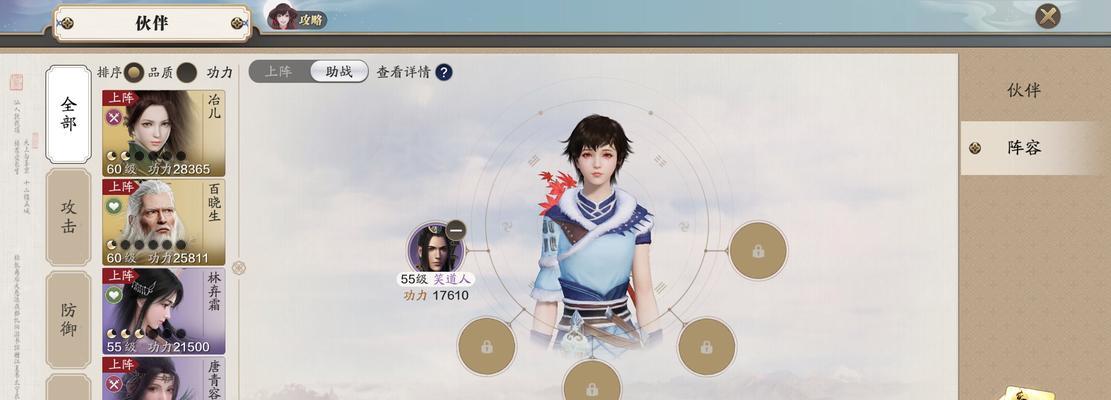
Task: Sort companions by 品质
Action: 134,72
